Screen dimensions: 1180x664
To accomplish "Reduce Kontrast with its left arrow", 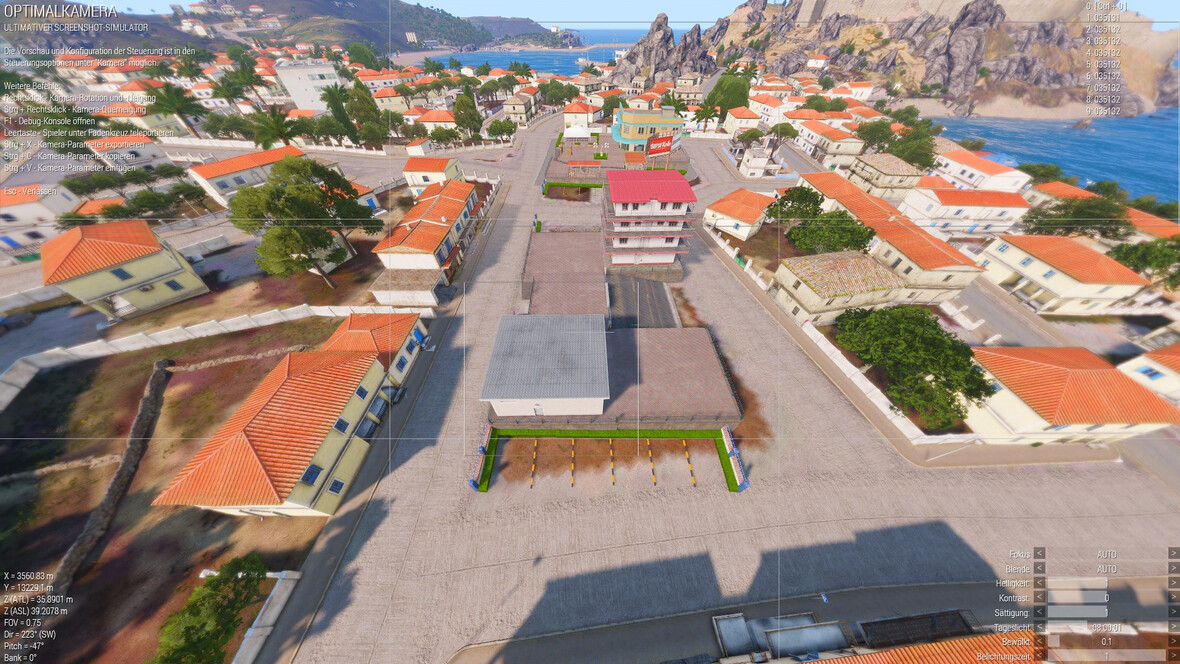I will (x=1039, y=597).
